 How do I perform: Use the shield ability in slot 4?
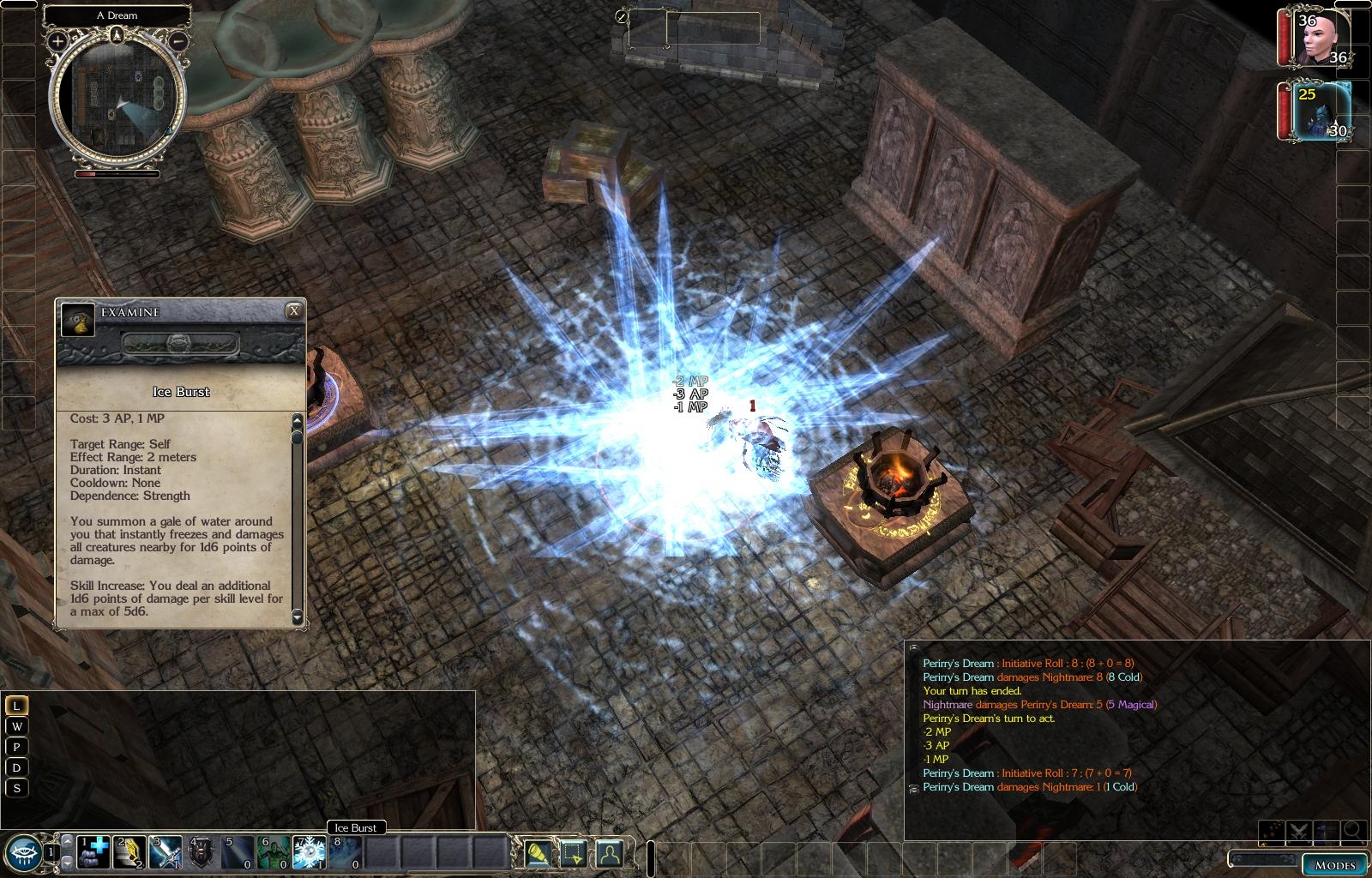202,852
